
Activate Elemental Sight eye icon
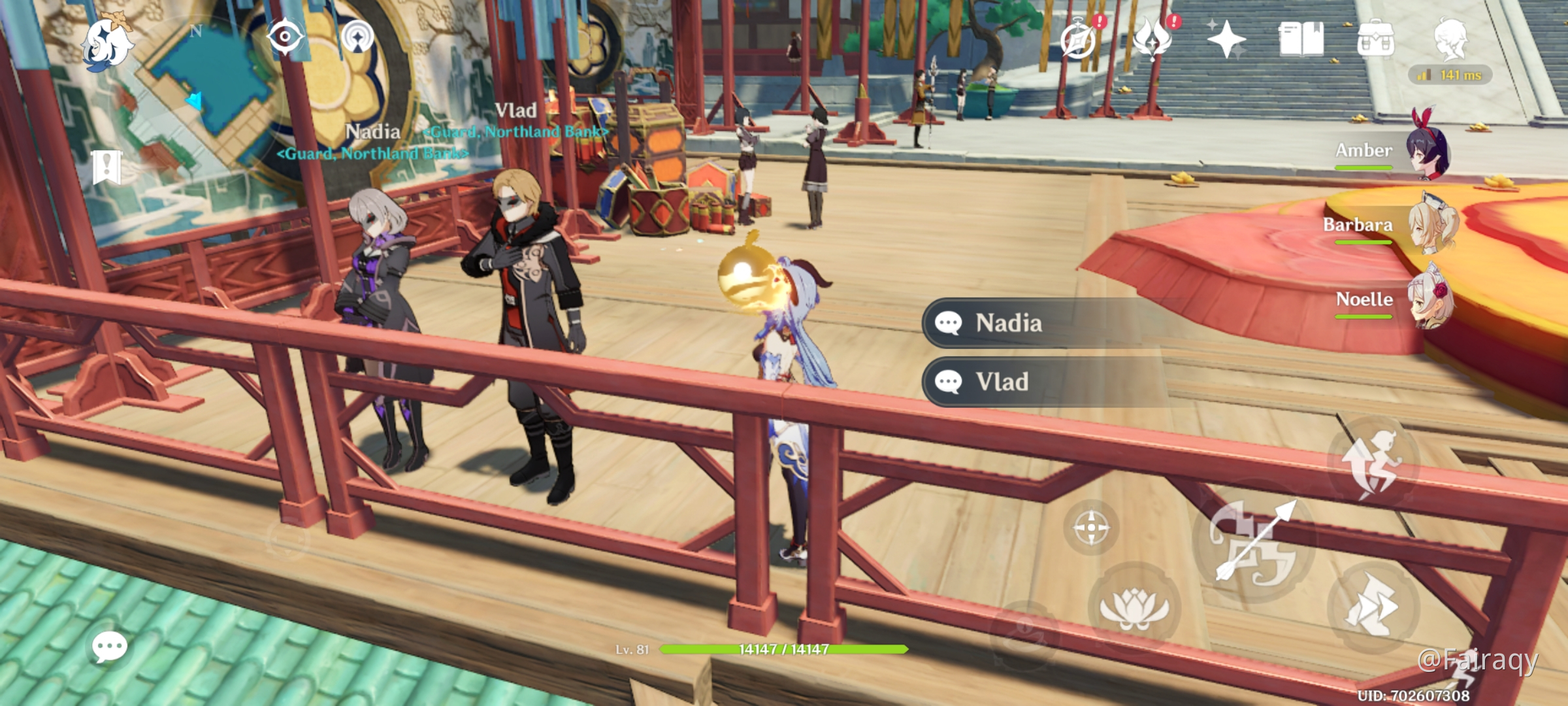point(285,36)
